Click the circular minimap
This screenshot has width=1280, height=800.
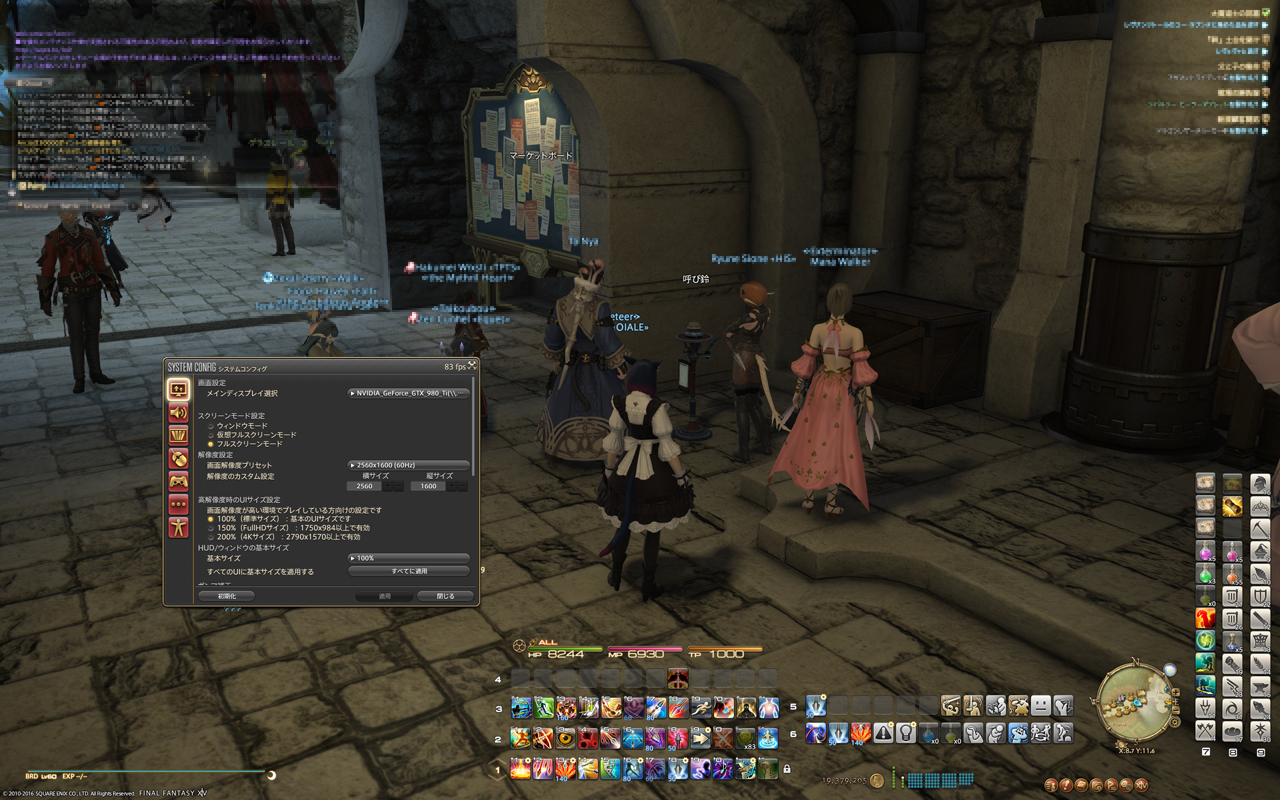1133,696
